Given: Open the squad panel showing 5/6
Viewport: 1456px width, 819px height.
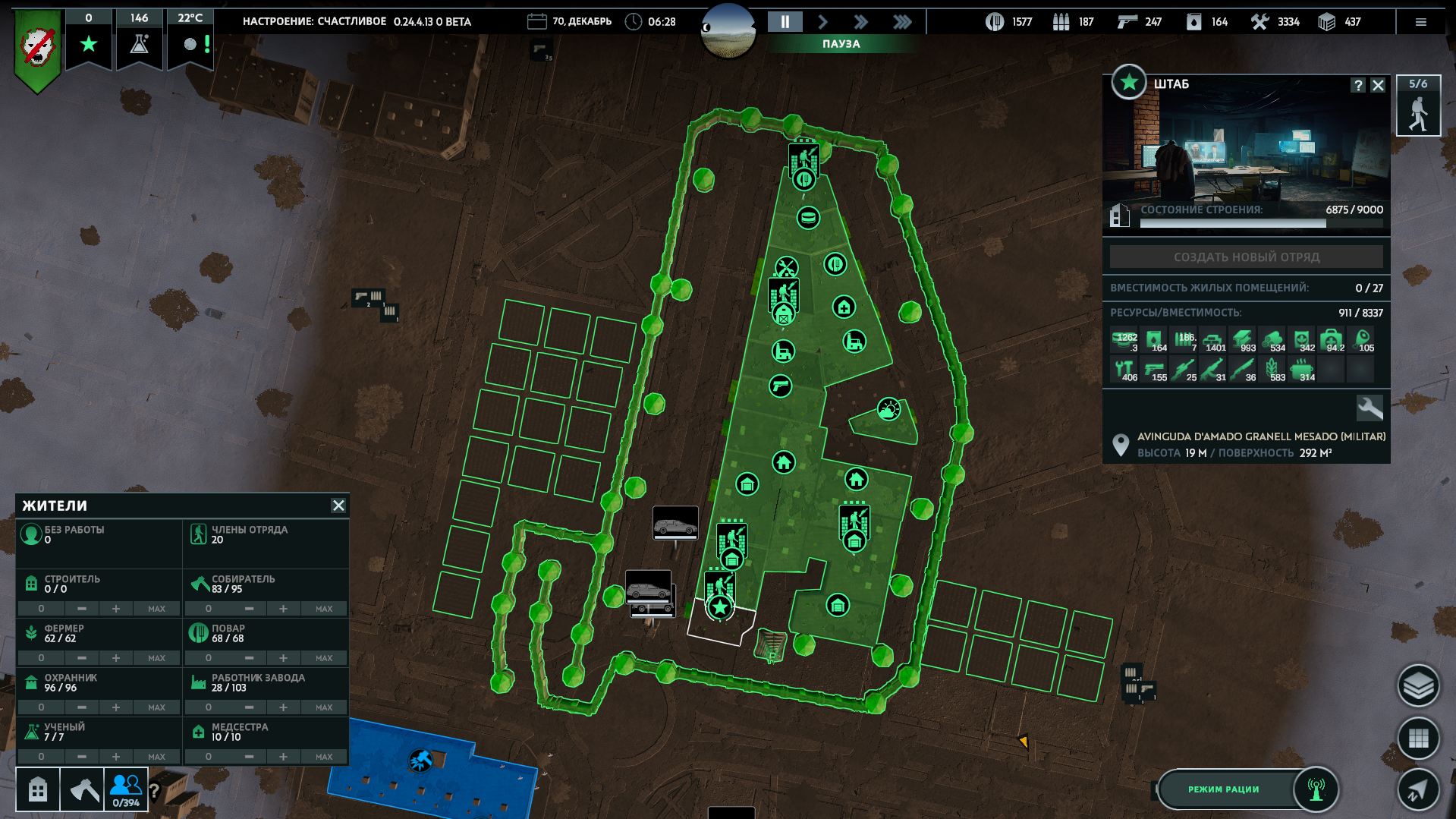Looking at the screenshot, I should 1417,106.
